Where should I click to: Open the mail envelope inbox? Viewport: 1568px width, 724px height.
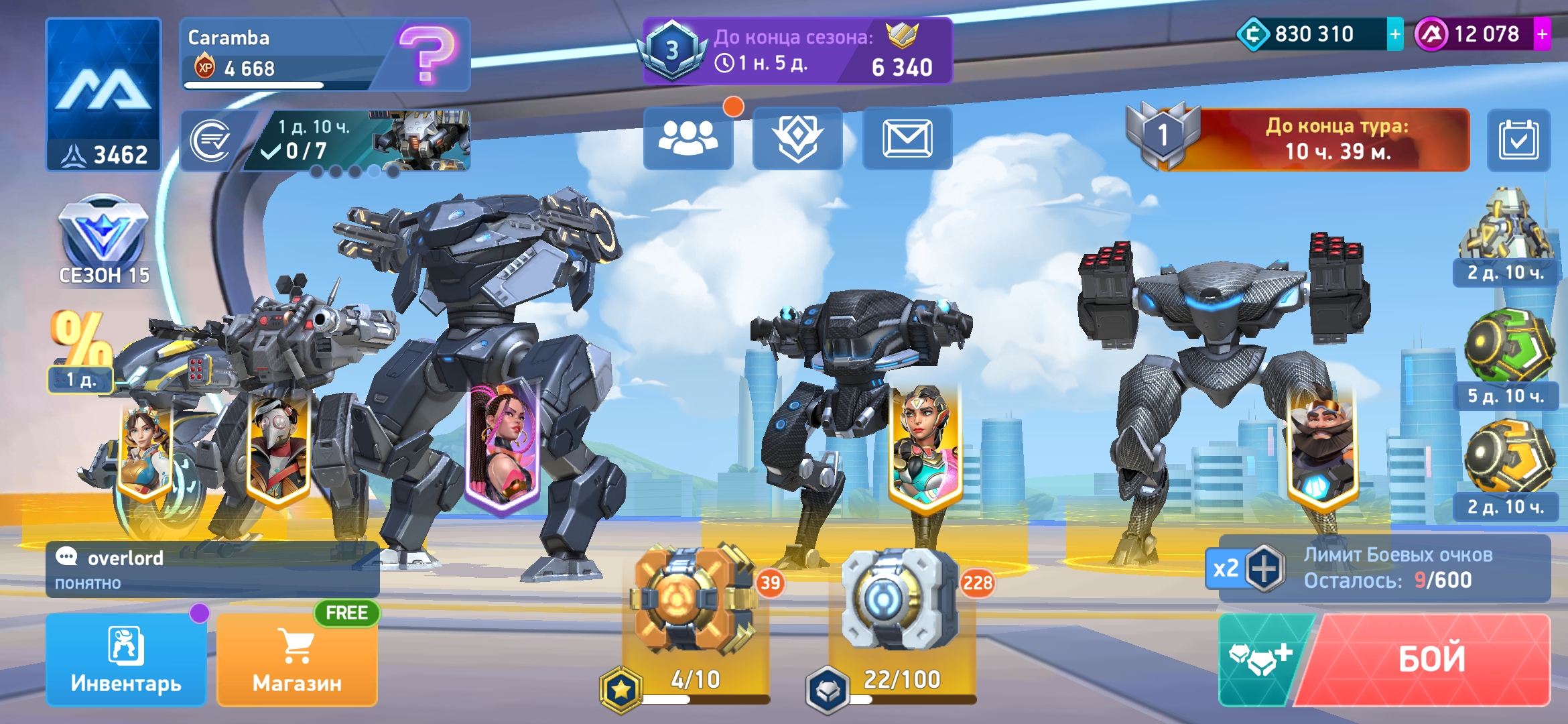(907, 138)
